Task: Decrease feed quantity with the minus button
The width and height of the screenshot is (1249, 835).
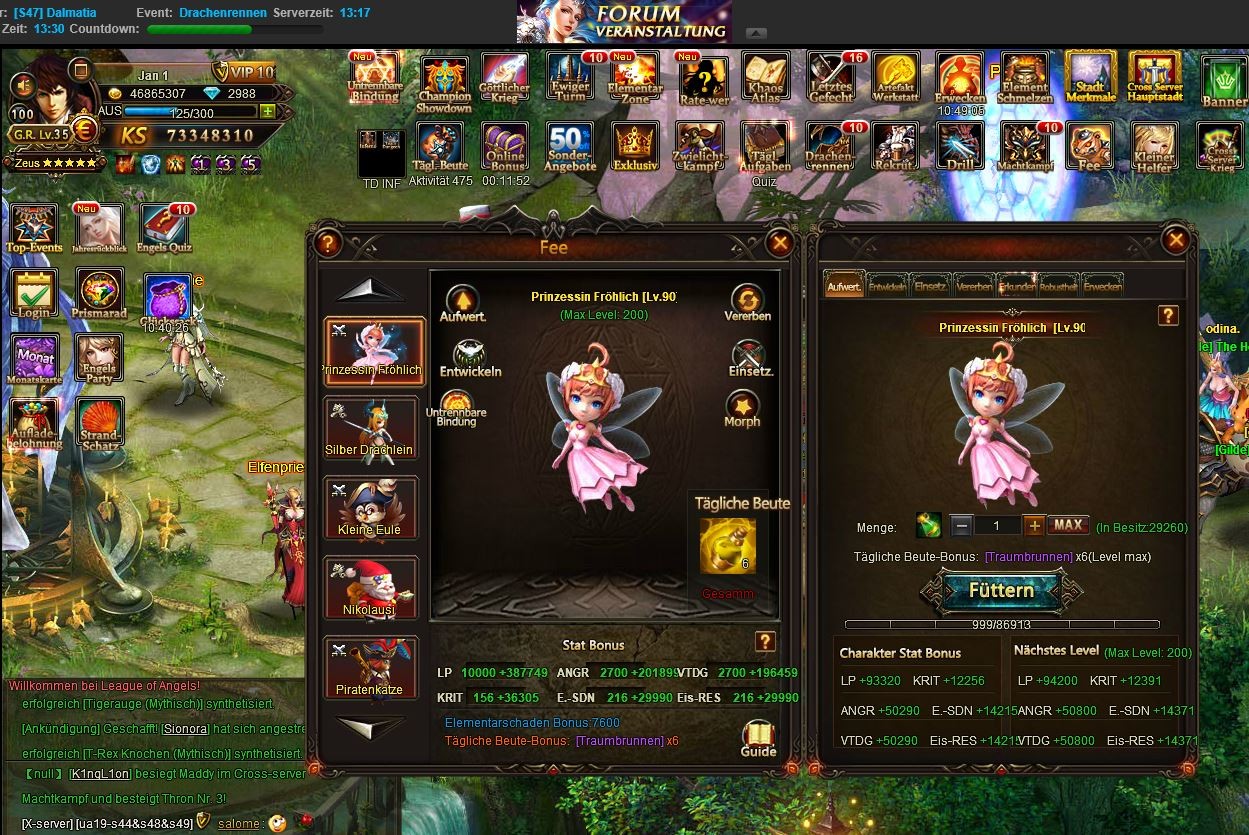Action: [961, 525]
